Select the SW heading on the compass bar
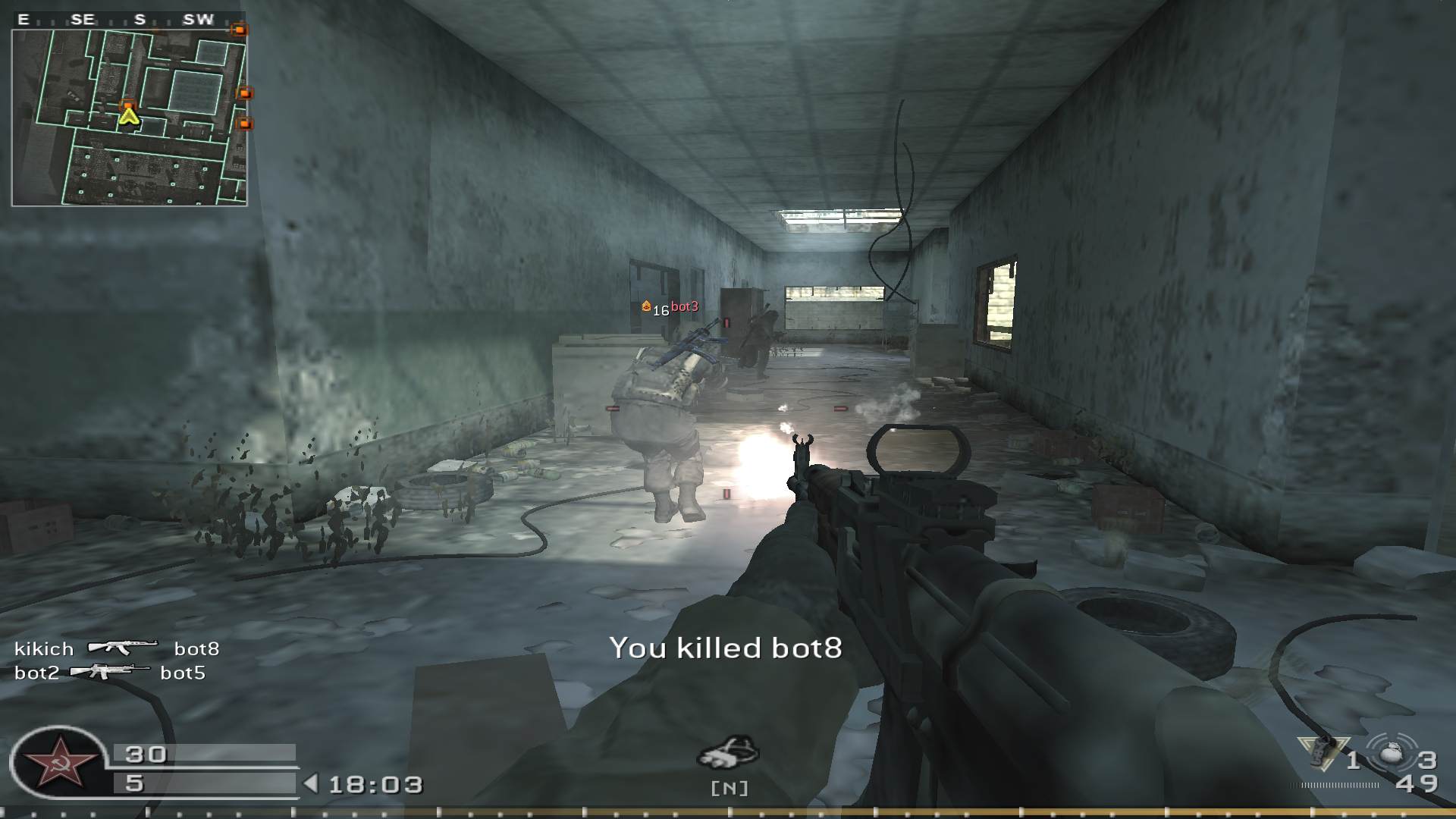Image resolution: width=1456 pixels, height=819 pixels. pos(199,20)
